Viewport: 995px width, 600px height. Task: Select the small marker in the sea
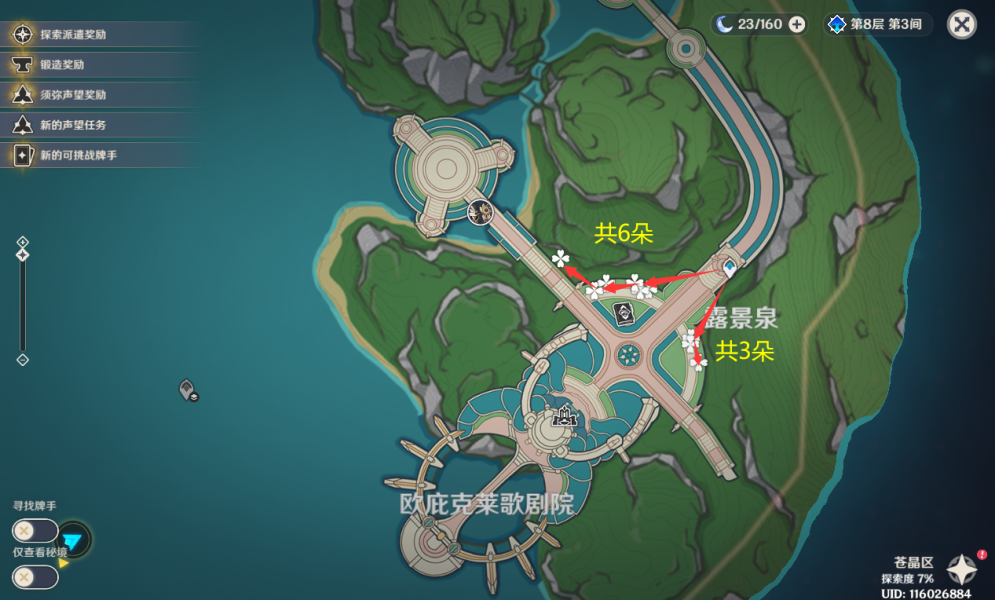[x=188, y=389]
